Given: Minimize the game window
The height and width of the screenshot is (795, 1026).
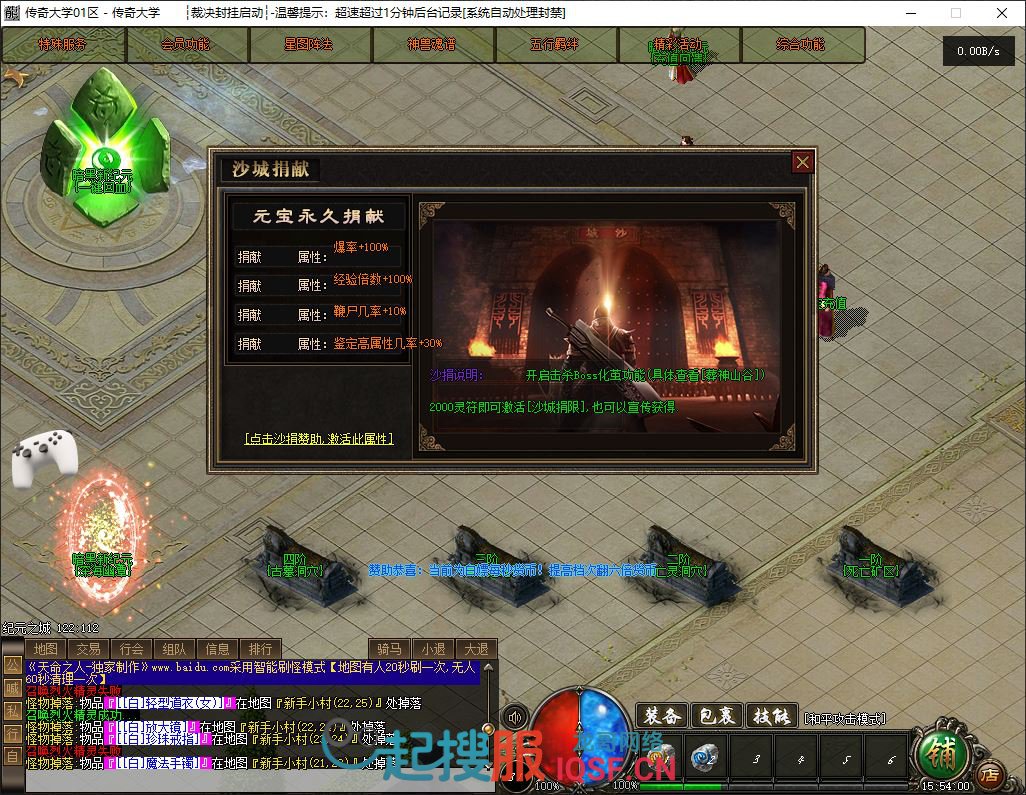Looking at the screenshot, I should [x=910, y=13].
